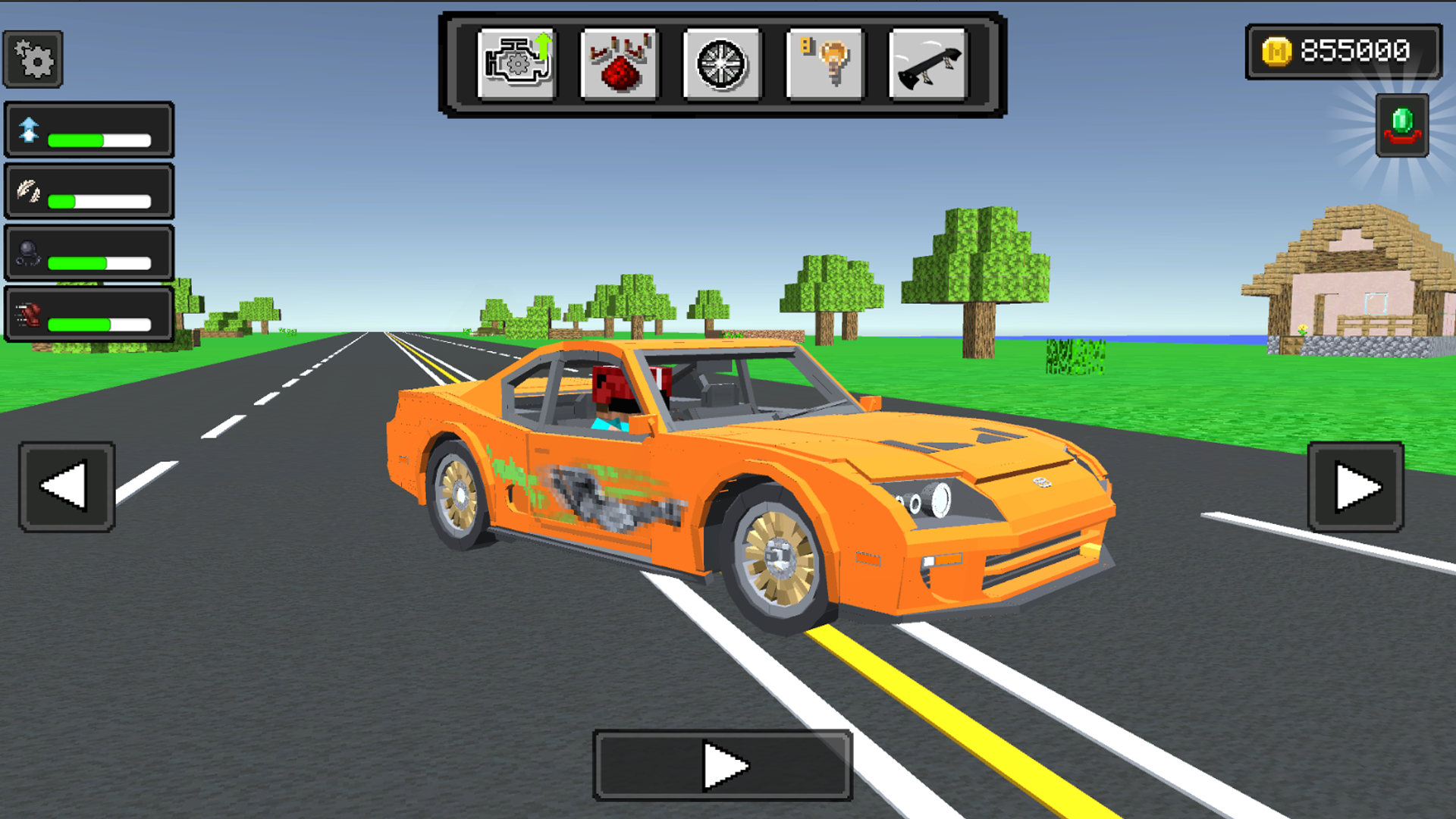Click the ball-and-chain weight stat icon
Image resolution: width=1456 pixels, height=819 pixels.
point(27,253)
